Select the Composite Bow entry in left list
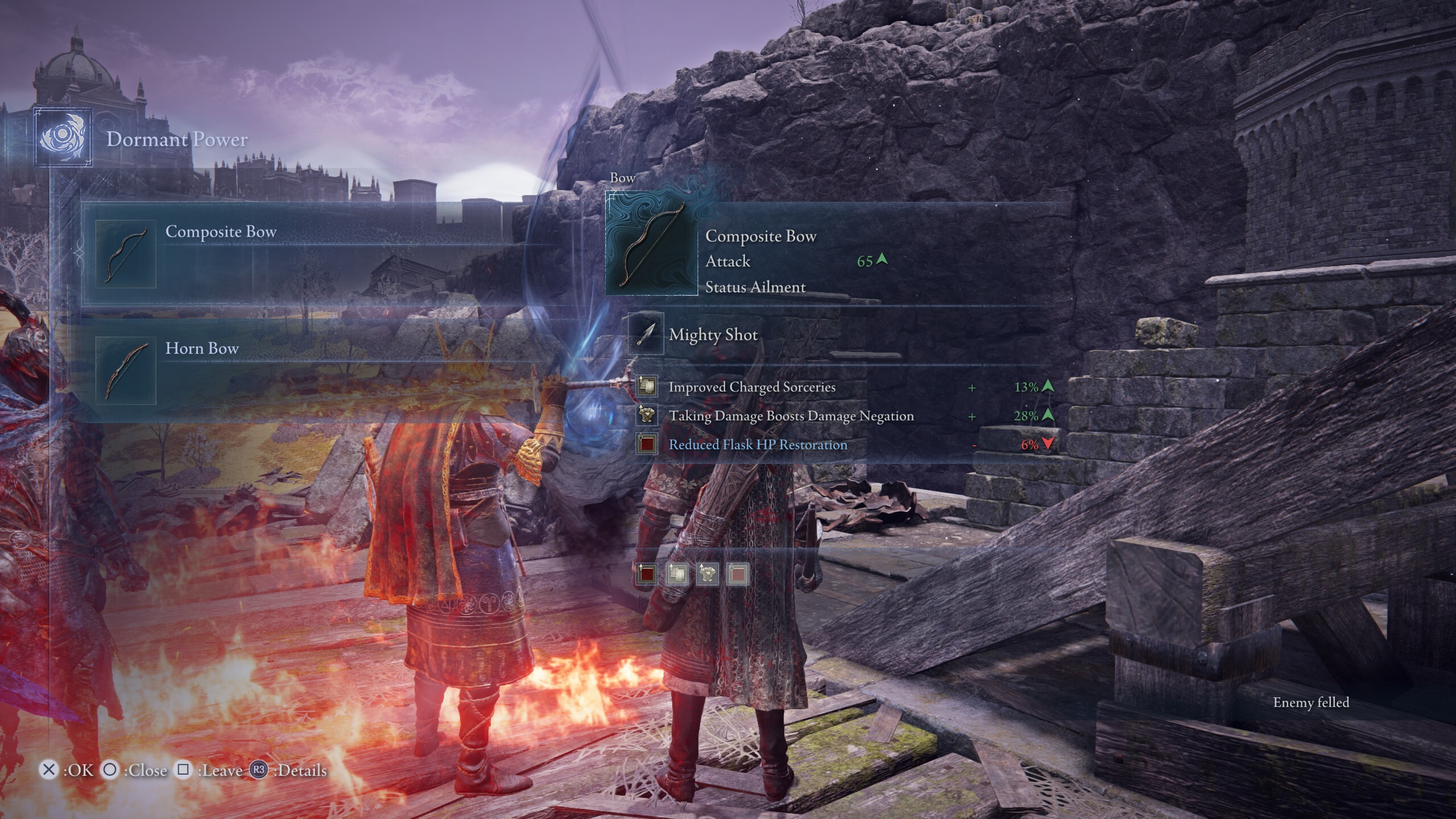The image size is (1456, 819). [x=221, y=232]
